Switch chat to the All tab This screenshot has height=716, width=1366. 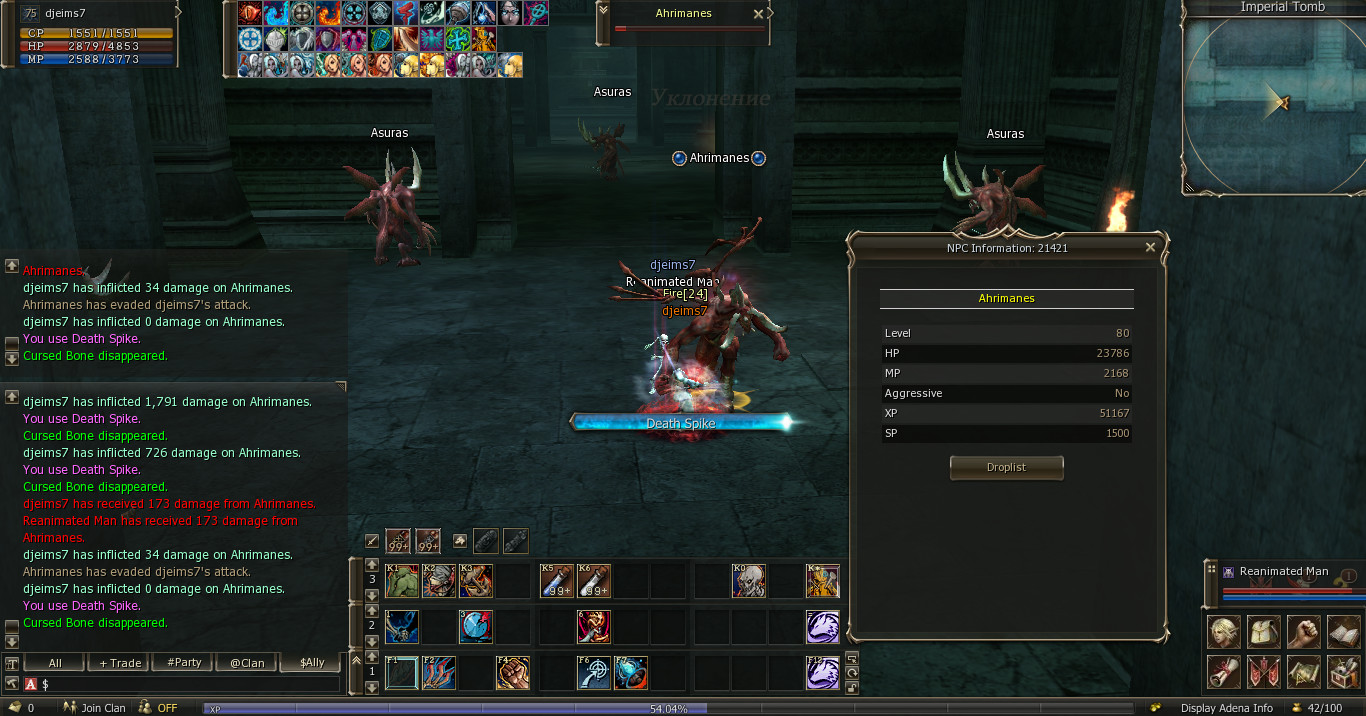tap(55, 662)
